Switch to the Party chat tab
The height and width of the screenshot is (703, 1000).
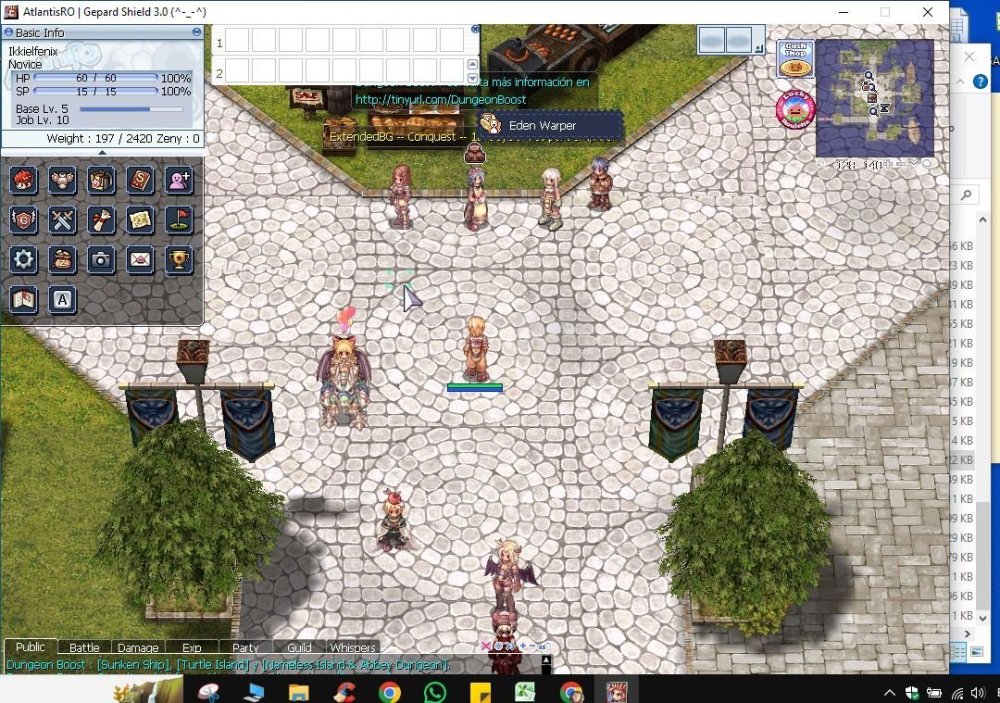[x=245, y=648]
